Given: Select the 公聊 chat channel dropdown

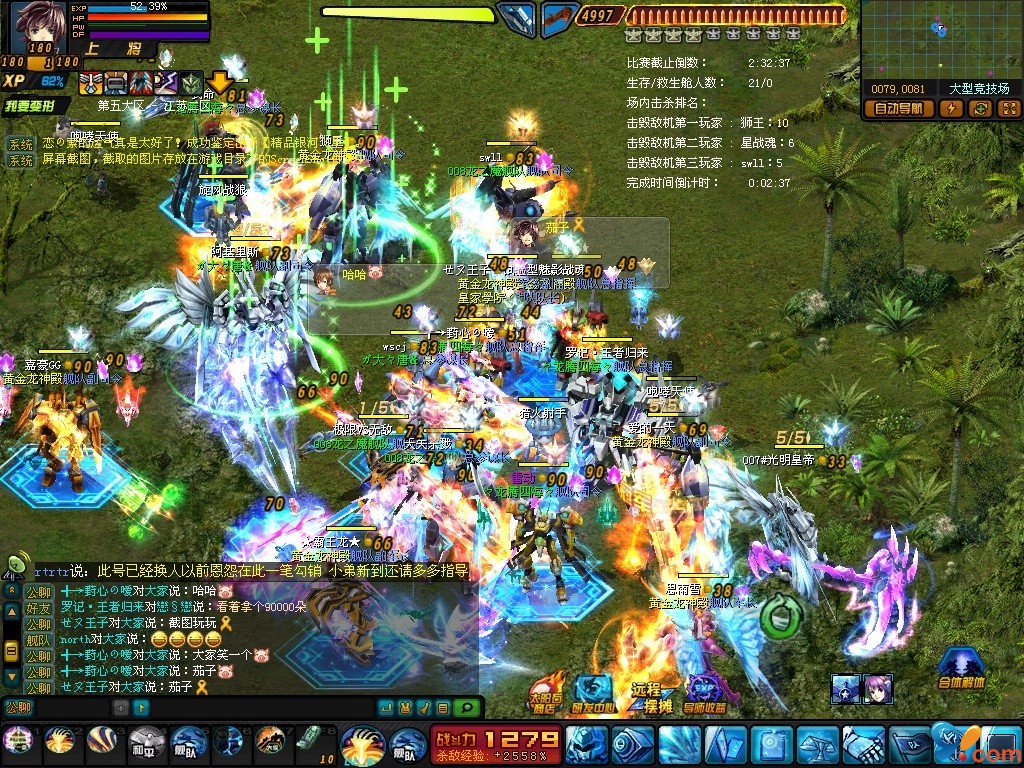Looking at the screenshot, I should point(18,708).
